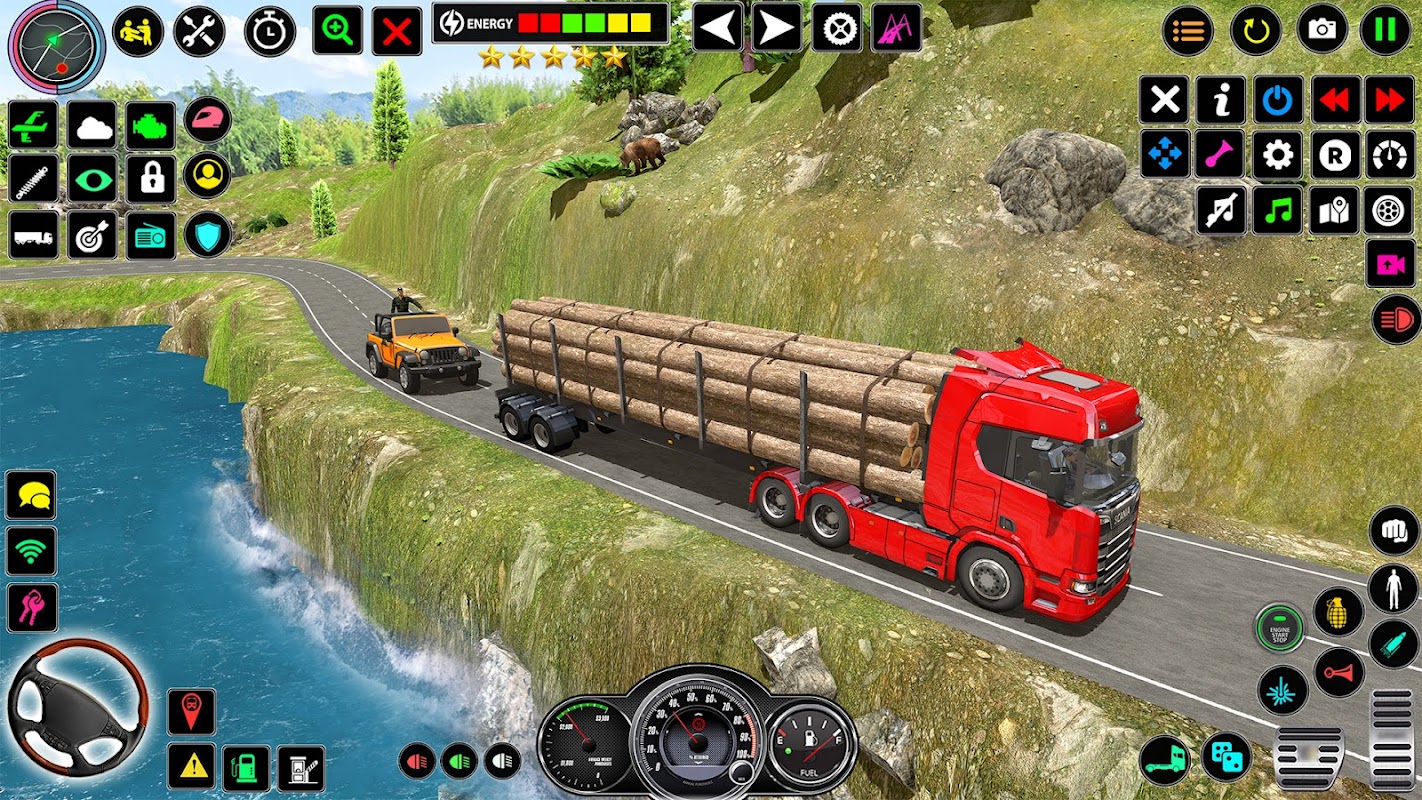1422x800 pixels.
Task: Open the white gear settings
Action: click(1277, 155)
